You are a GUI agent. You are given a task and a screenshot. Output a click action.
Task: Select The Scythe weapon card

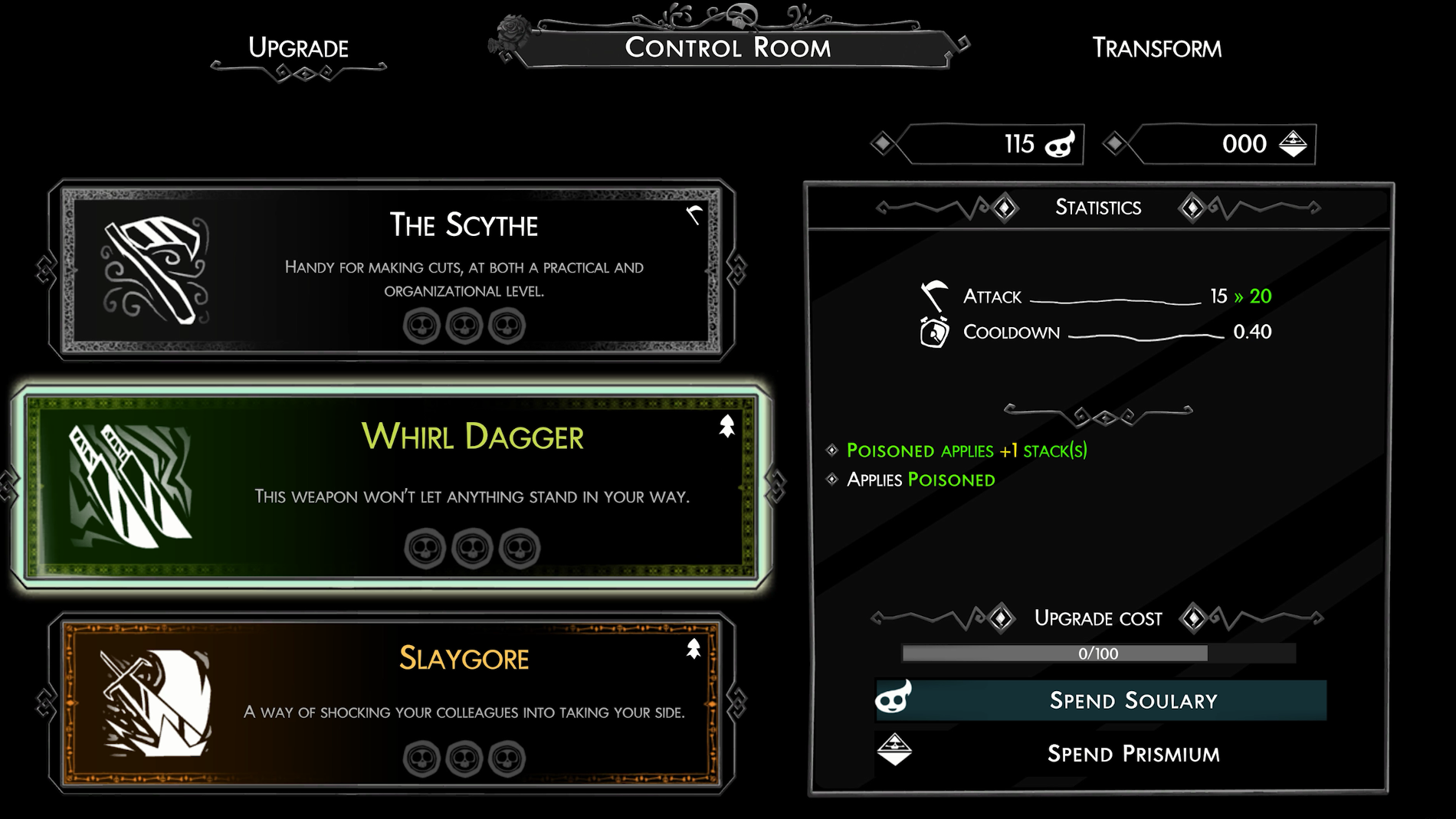(x=391, y=270)
